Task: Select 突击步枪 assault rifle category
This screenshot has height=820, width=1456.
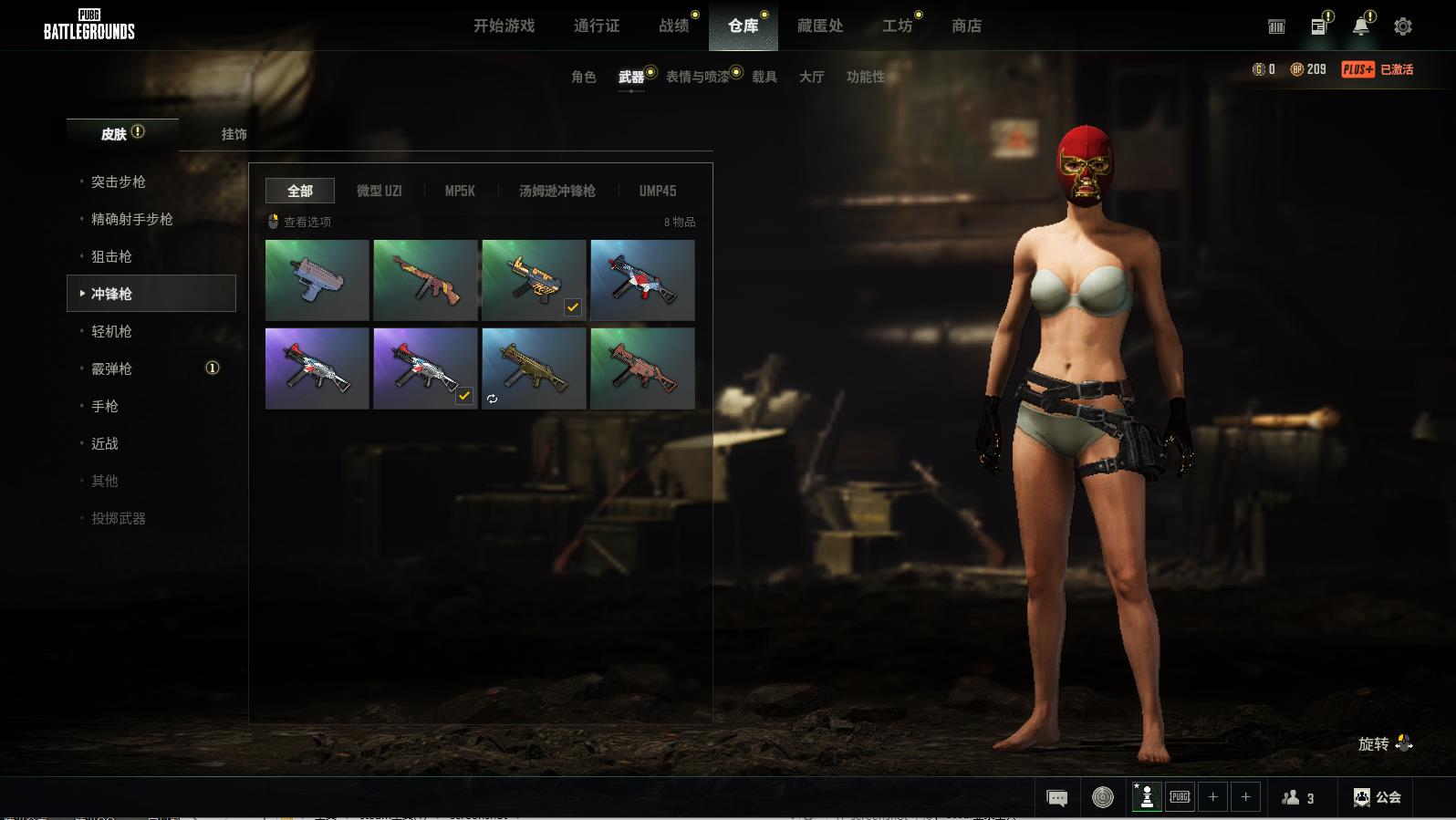Action: point(118,182)
